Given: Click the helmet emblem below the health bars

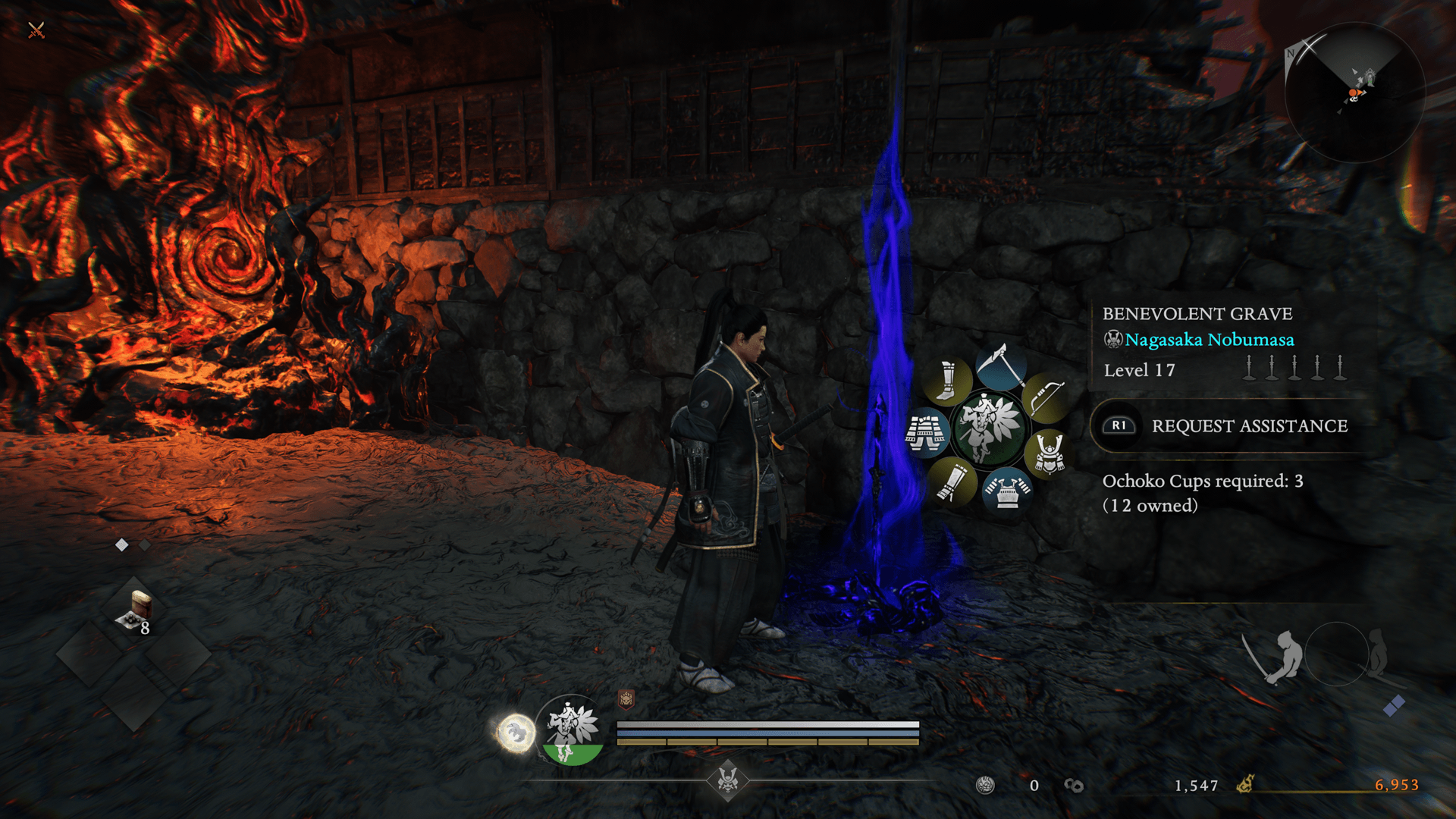Looking at the screenshot, I should [x=728, y=779].
